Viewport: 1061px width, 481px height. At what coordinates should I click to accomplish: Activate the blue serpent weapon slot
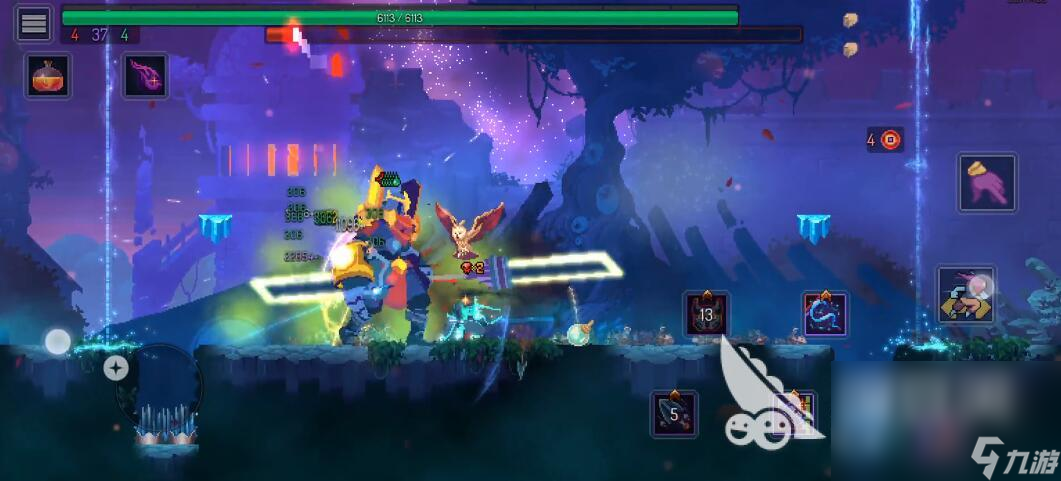[825, 314]
